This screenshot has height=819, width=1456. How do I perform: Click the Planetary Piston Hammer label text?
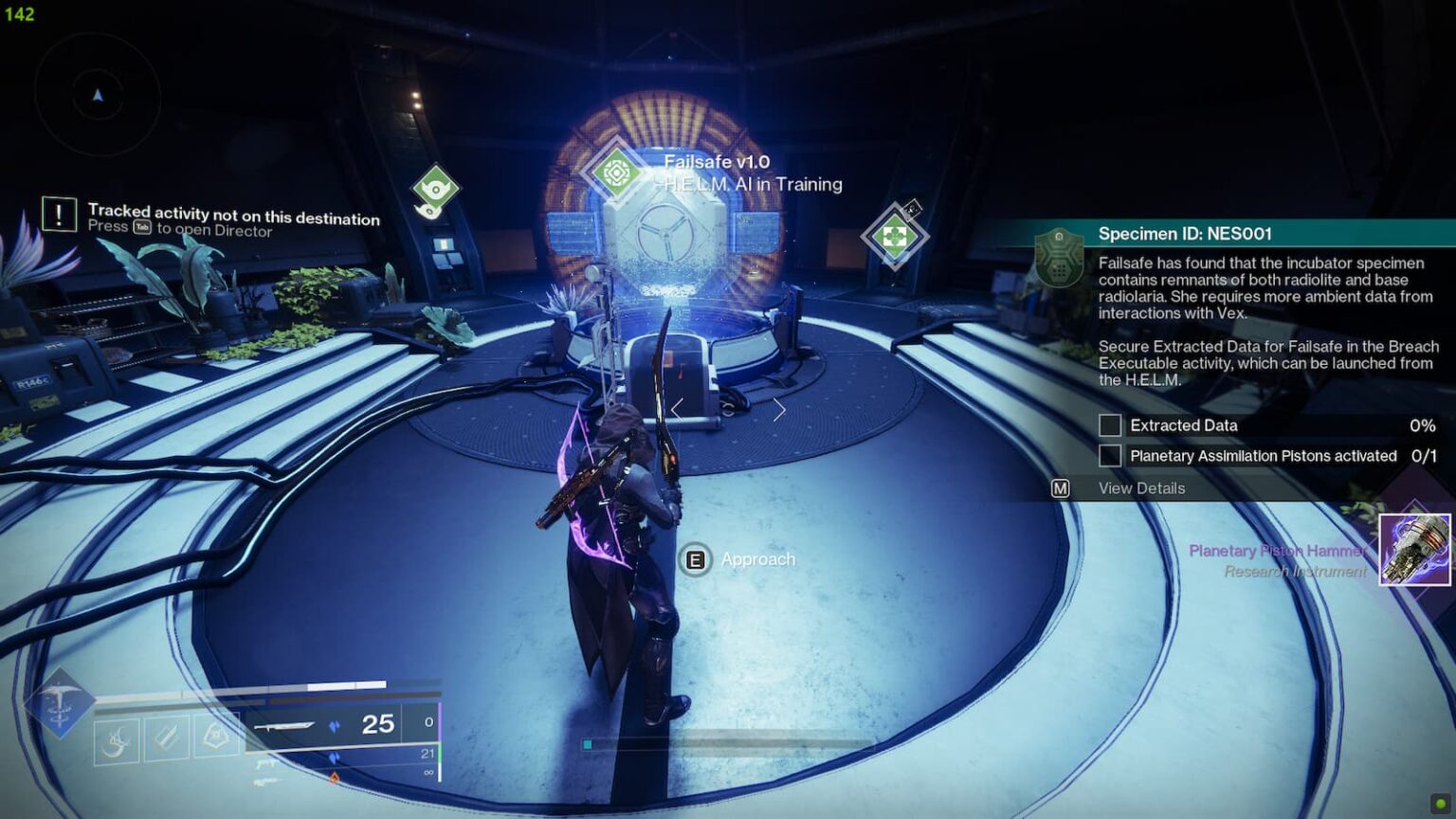[x=1279, y=550]
